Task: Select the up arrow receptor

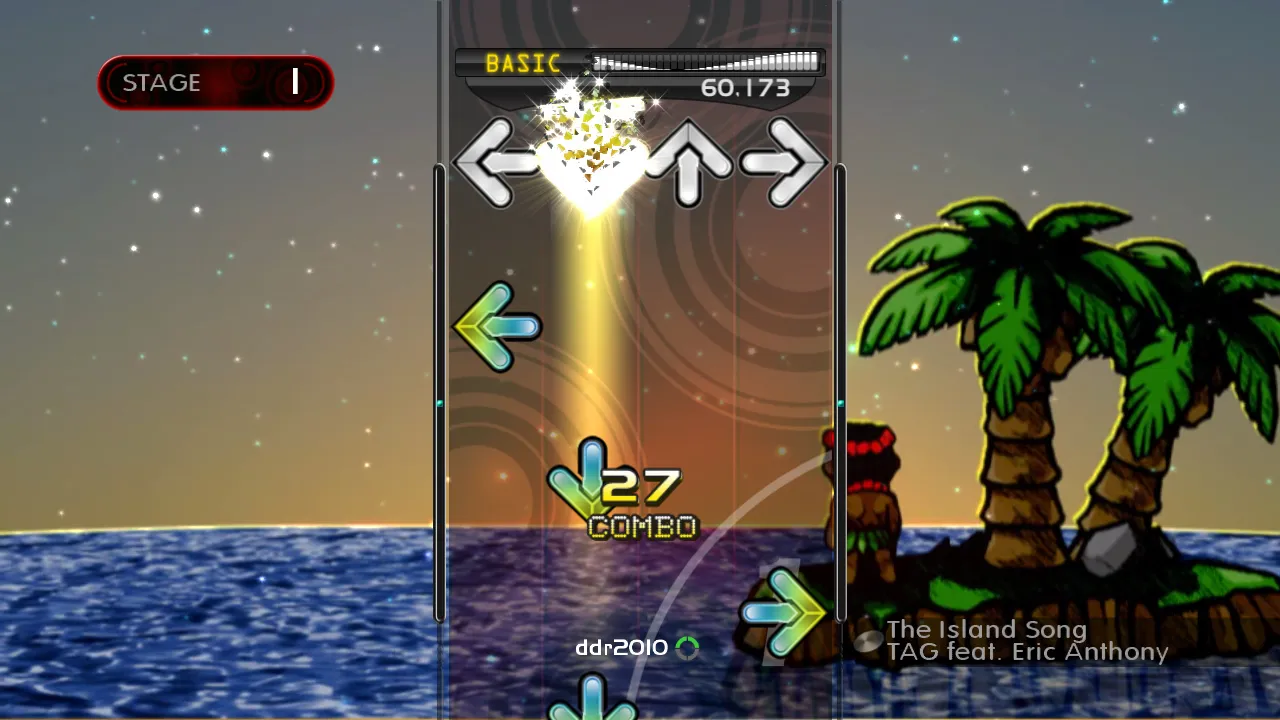Action: (x=687, y=163)
